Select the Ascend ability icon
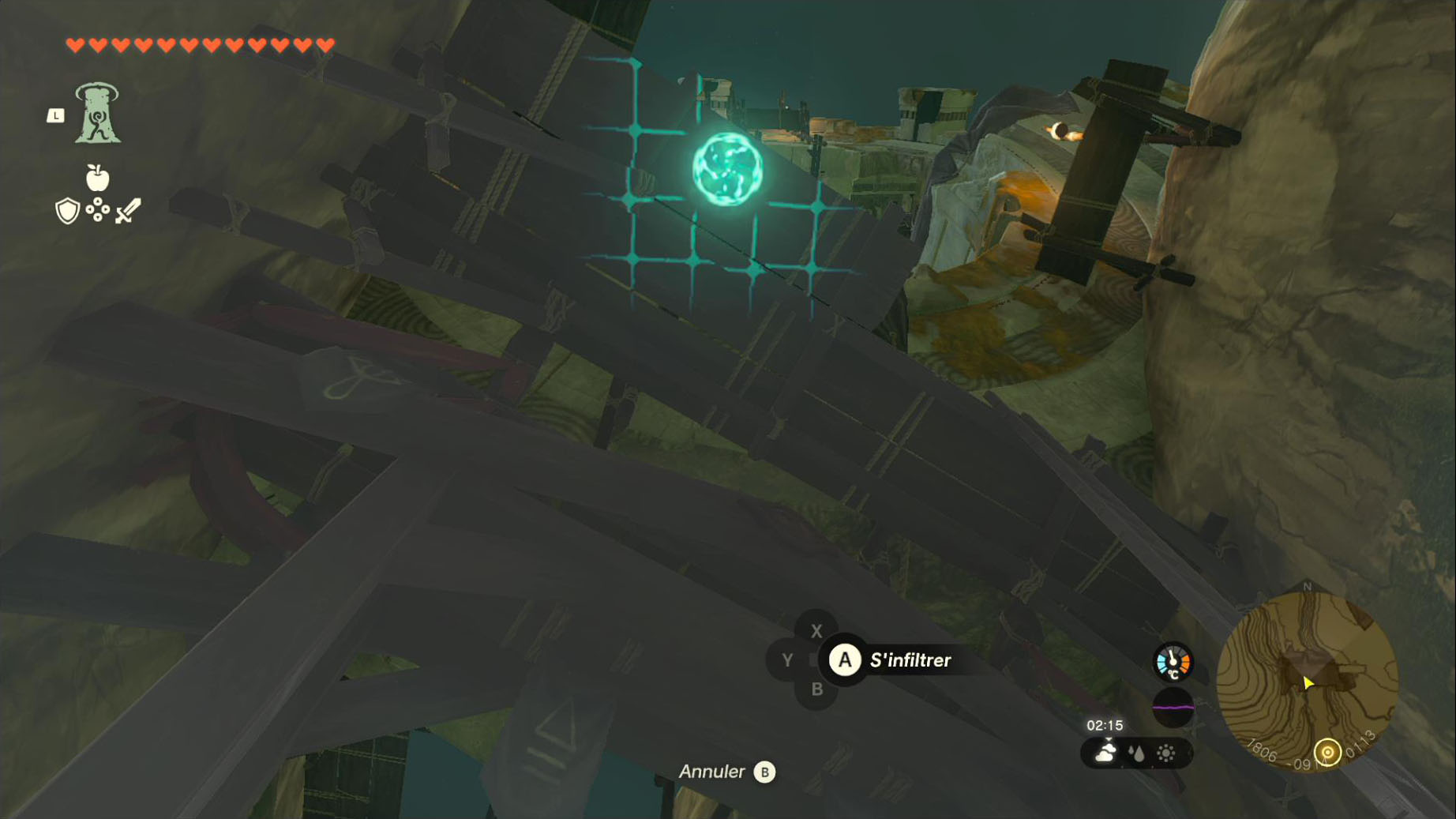 pos(97,114)
